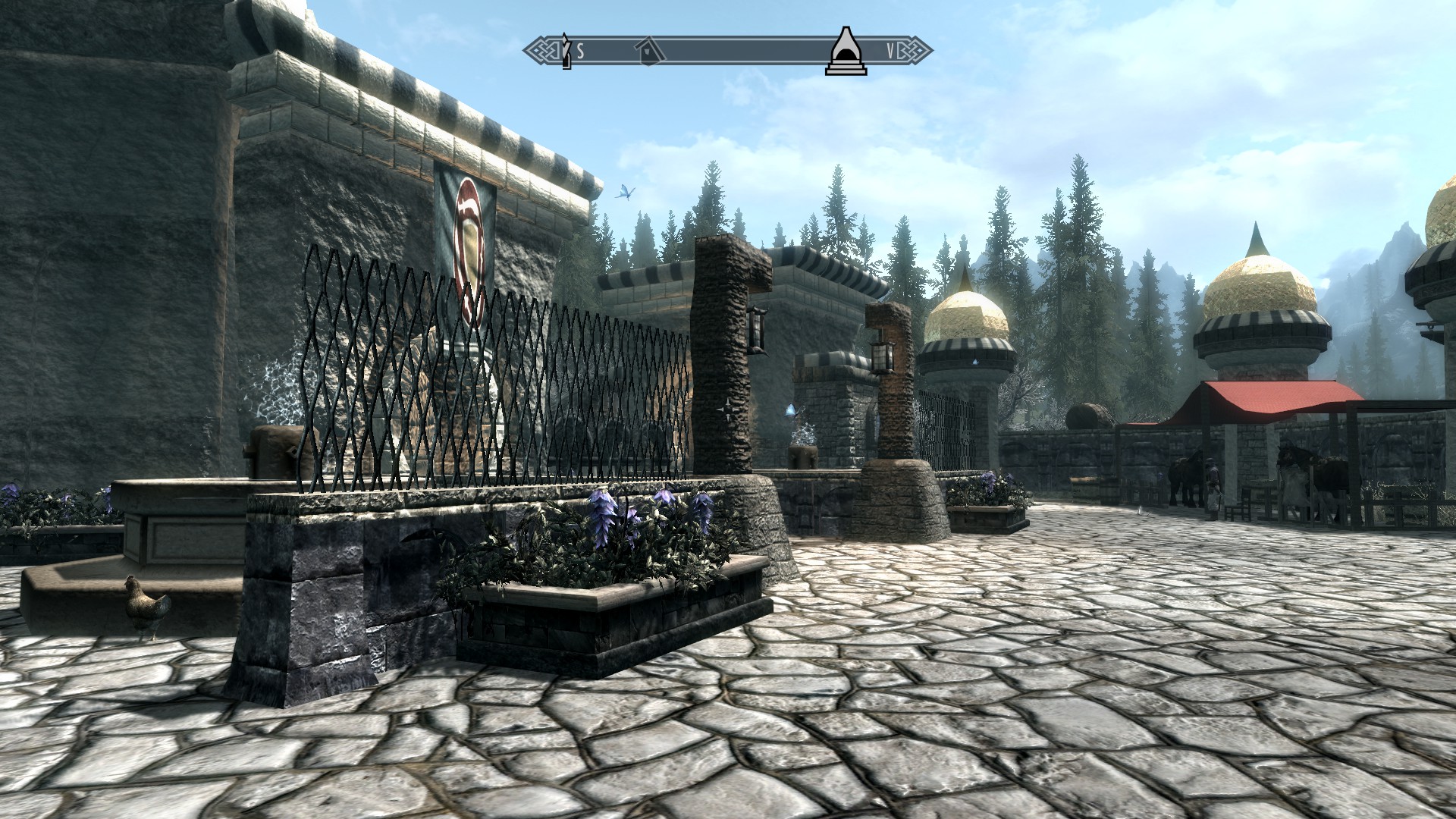1456x819 pixels.
Task: Click the partly hidden marker beside the S
Action: point(566,51)
